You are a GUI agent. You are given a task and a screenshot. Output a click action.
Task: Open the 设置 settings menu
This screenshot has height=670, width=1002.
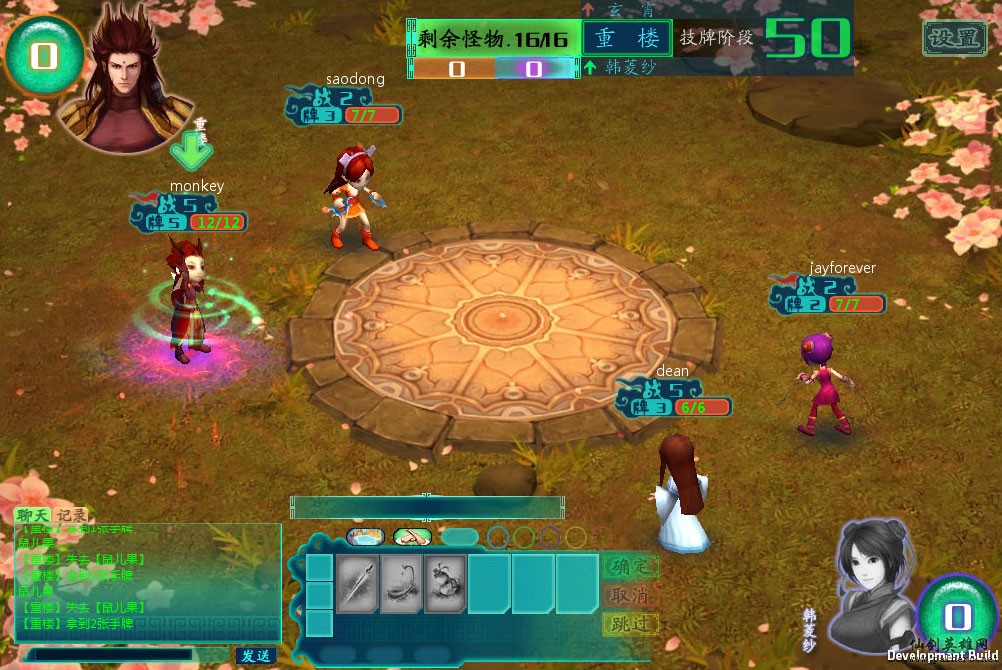pyautogui.click(x=953, y=38)
